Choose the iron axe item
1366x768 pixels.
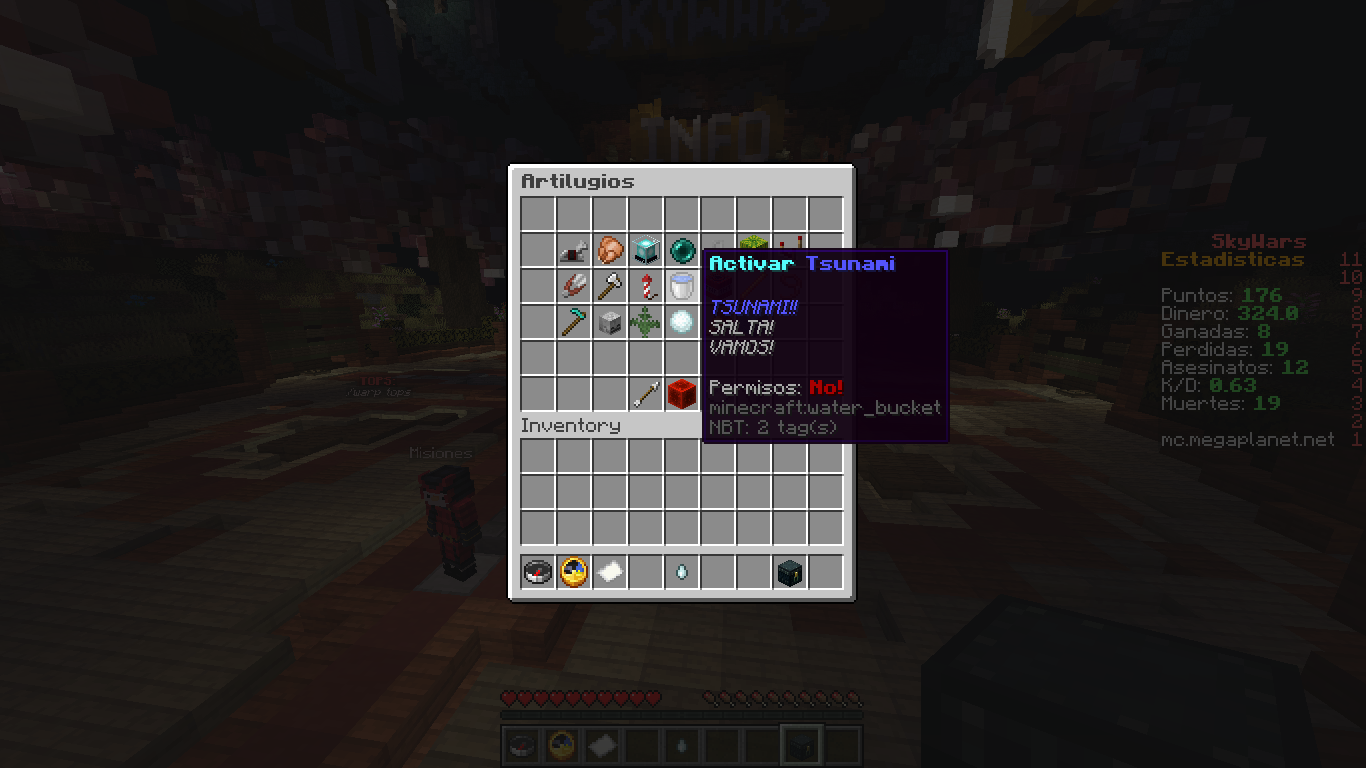click(610, 286)
